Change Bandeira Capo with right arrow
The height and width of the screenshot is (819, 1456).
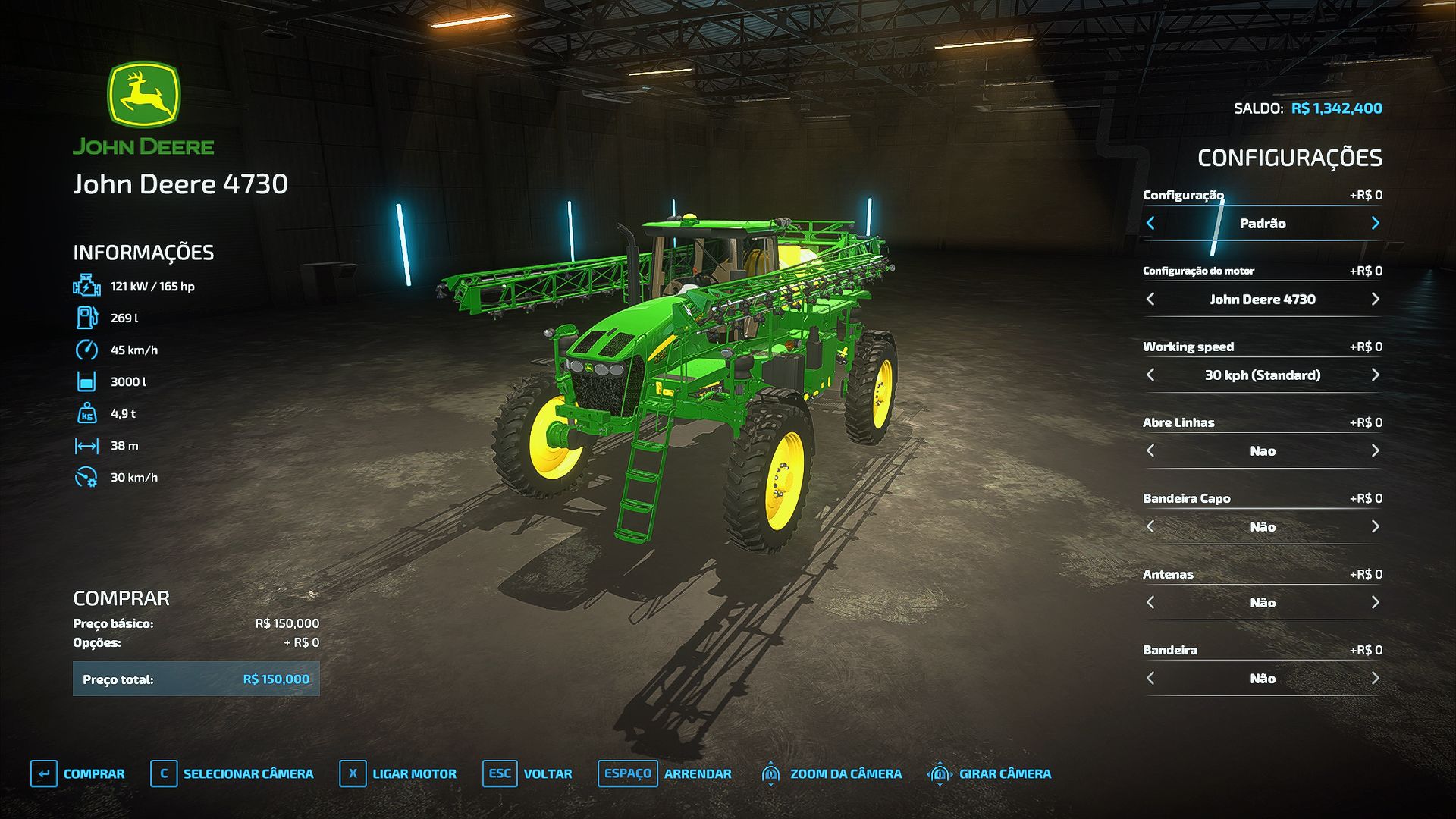[1375, 526]
